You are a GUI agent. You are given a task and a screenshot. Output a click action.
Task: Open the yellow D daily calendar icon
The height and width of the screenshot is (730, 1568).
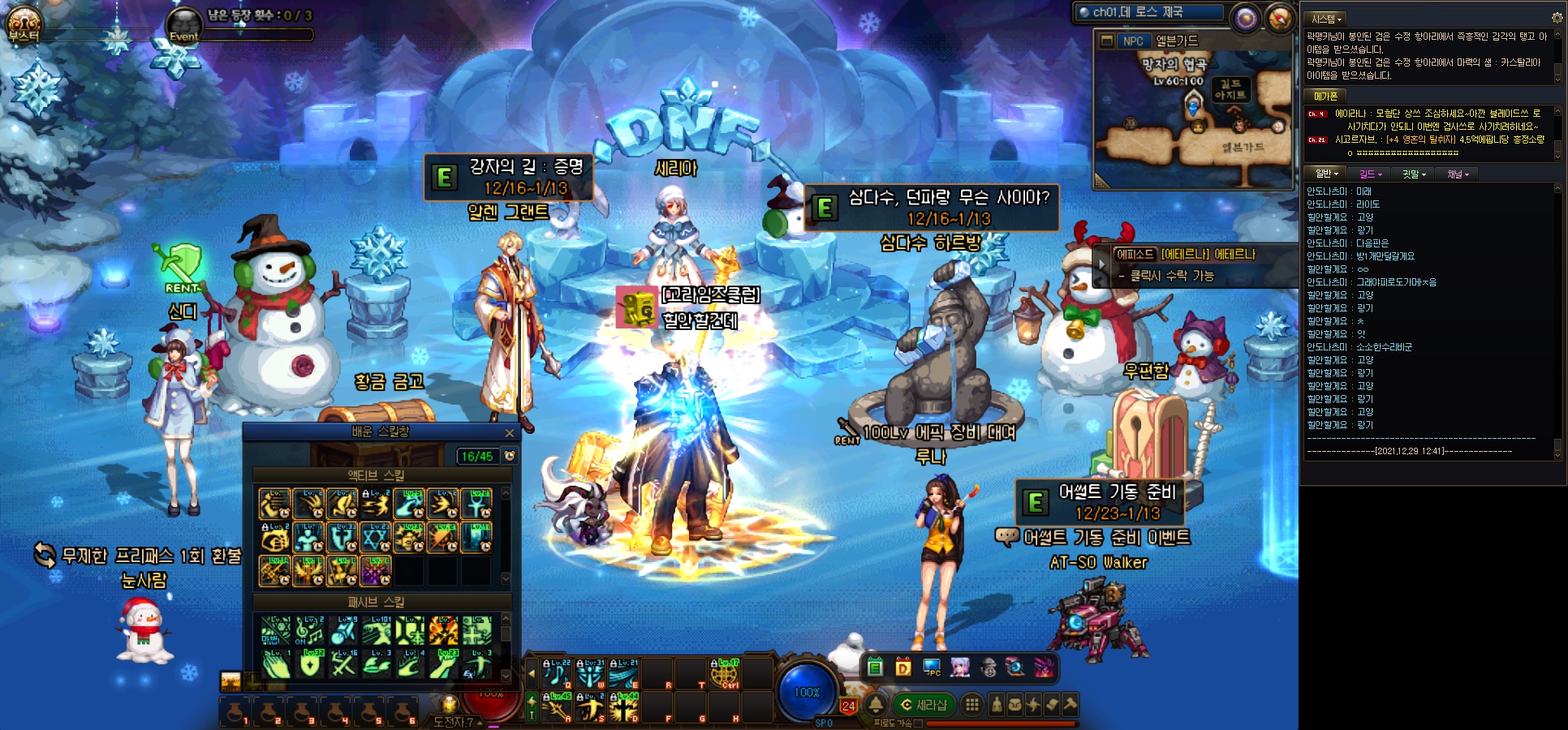tap(903, 668)
